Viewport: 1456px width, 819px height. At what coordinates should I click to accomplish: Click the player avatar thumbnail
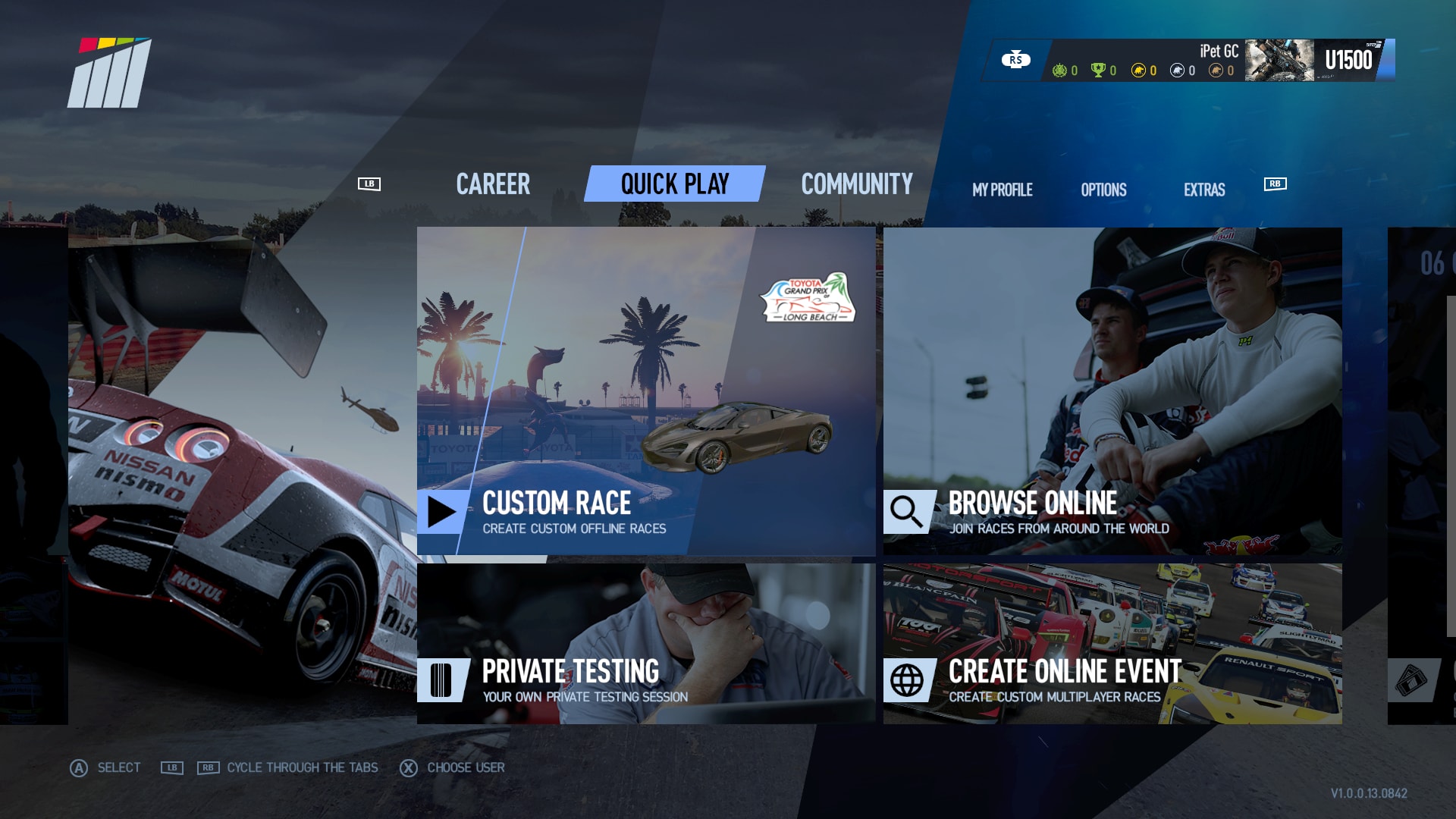click(1279, 61)
